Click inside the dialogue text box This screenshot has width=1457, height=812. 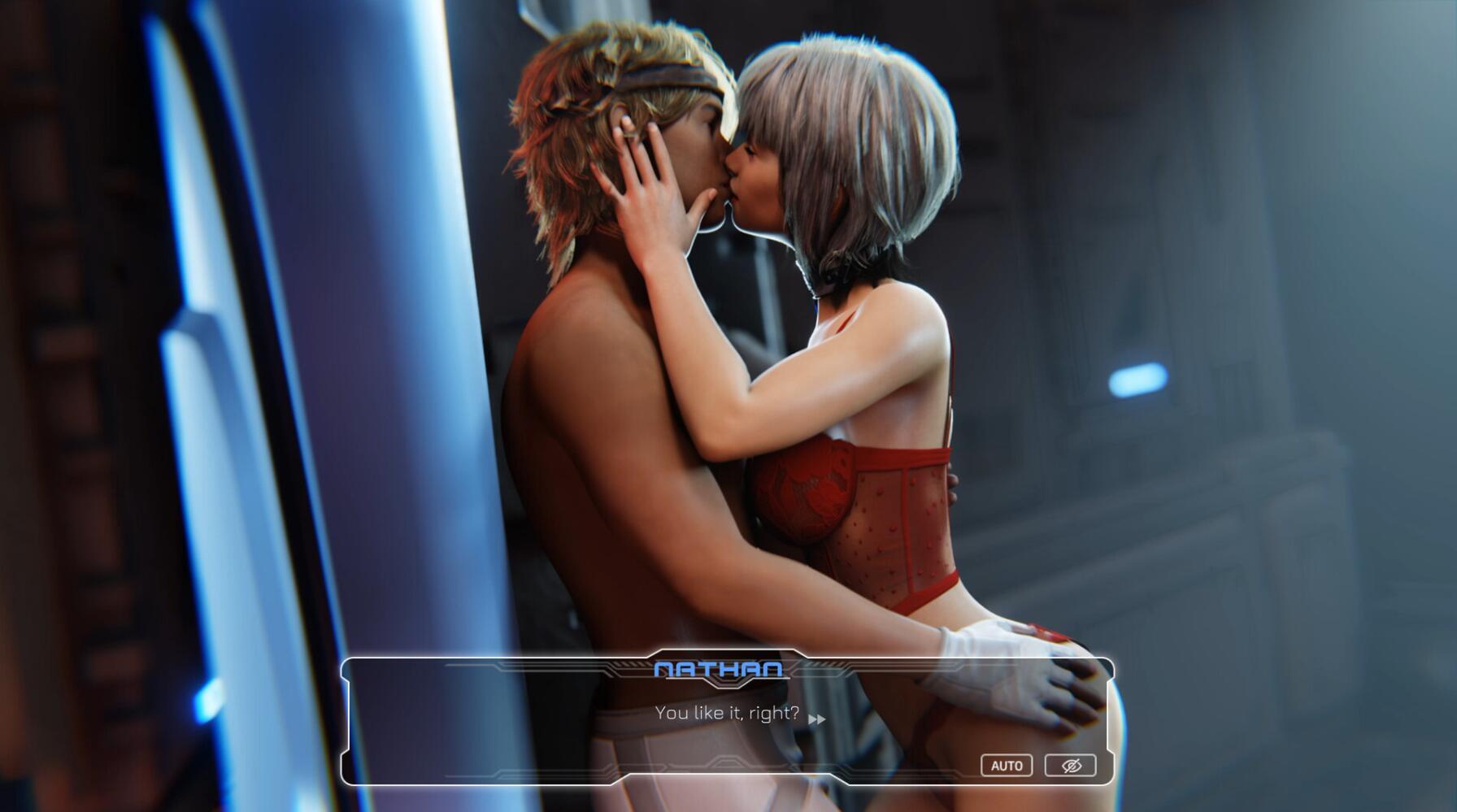pos(728,719)
